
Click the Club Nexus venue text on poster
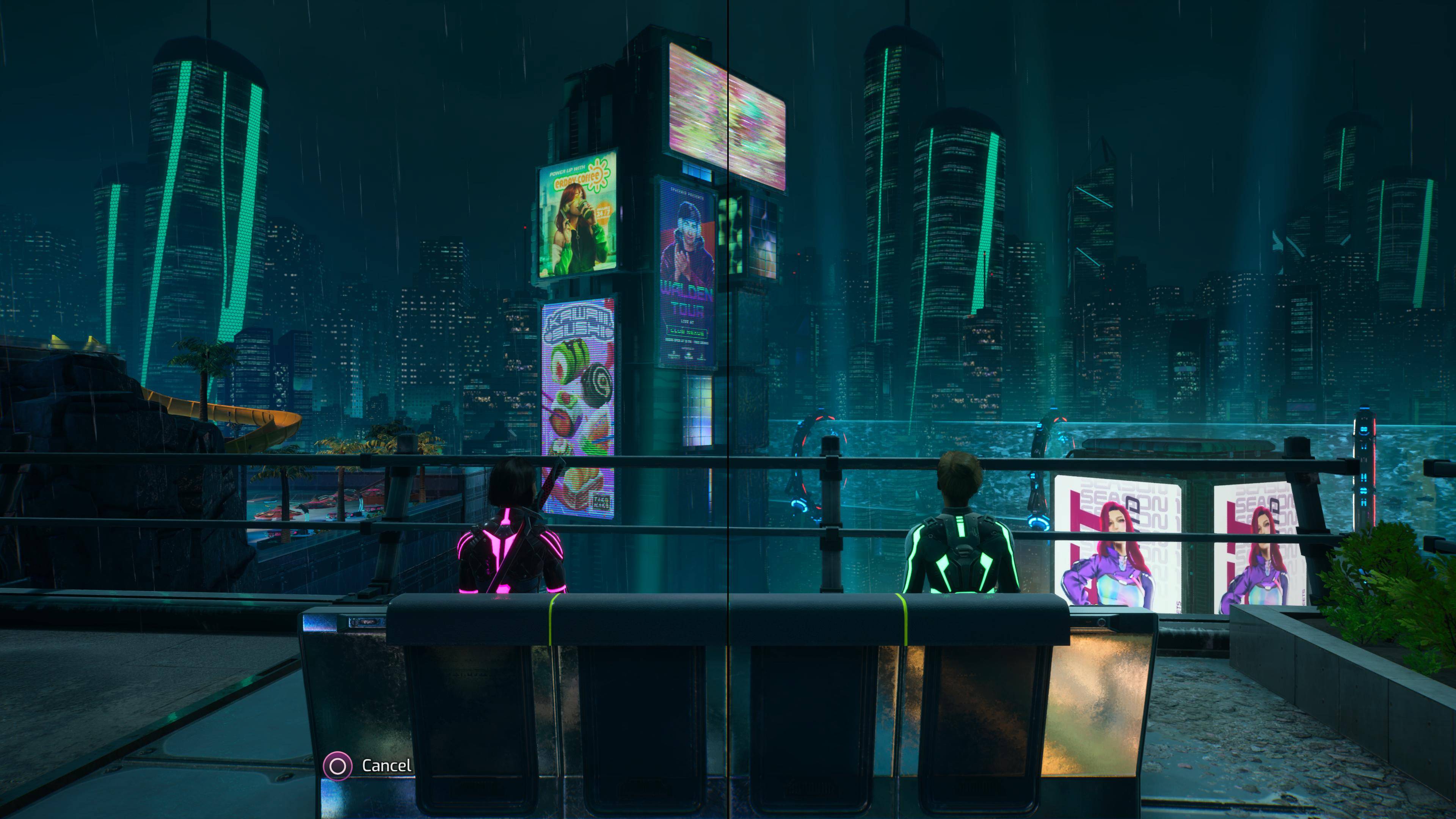coord(687,332)
